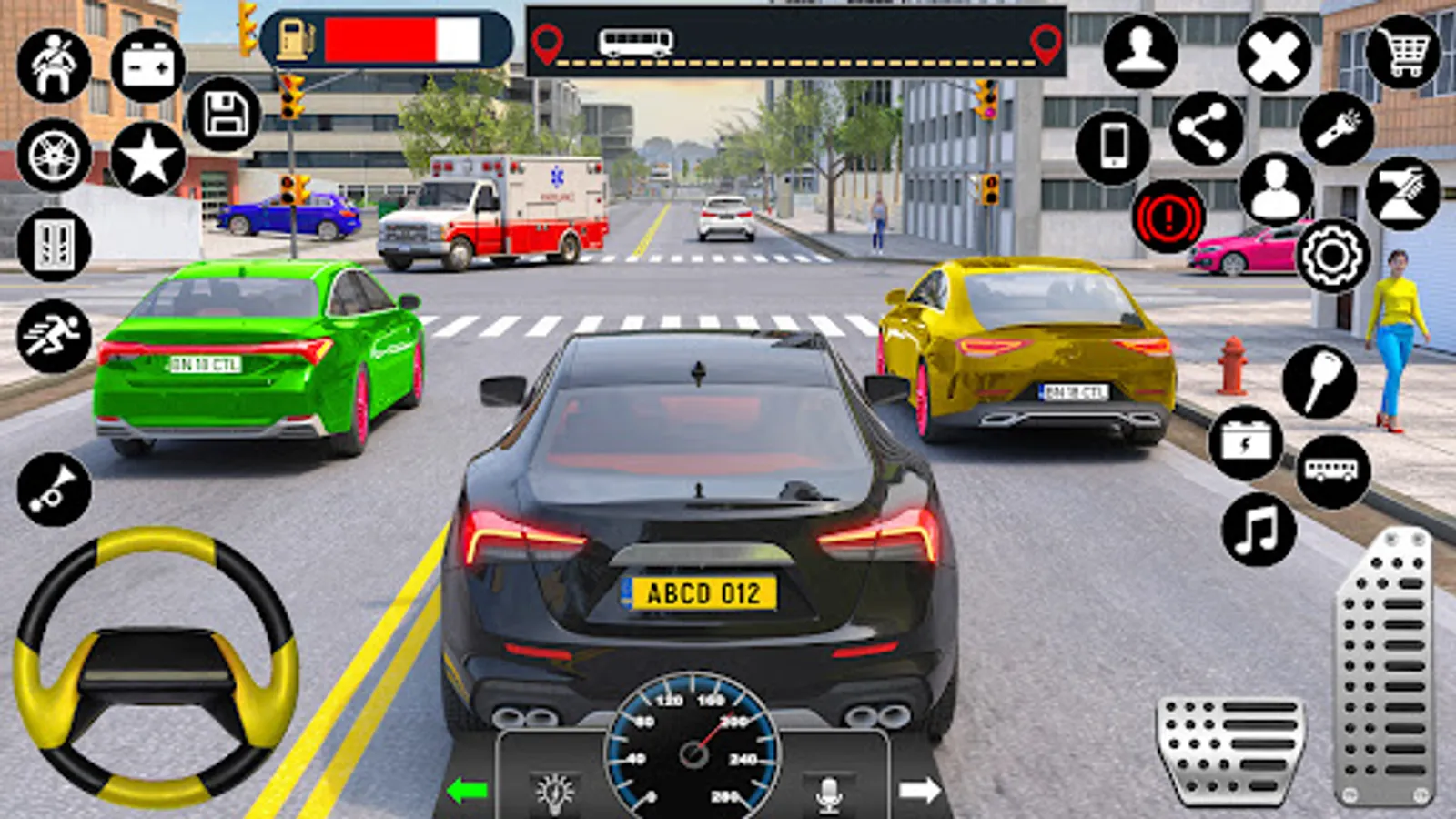Open the shopping cart store
This screenshot has height=819, width=1456.
(x=1403, y=53)
